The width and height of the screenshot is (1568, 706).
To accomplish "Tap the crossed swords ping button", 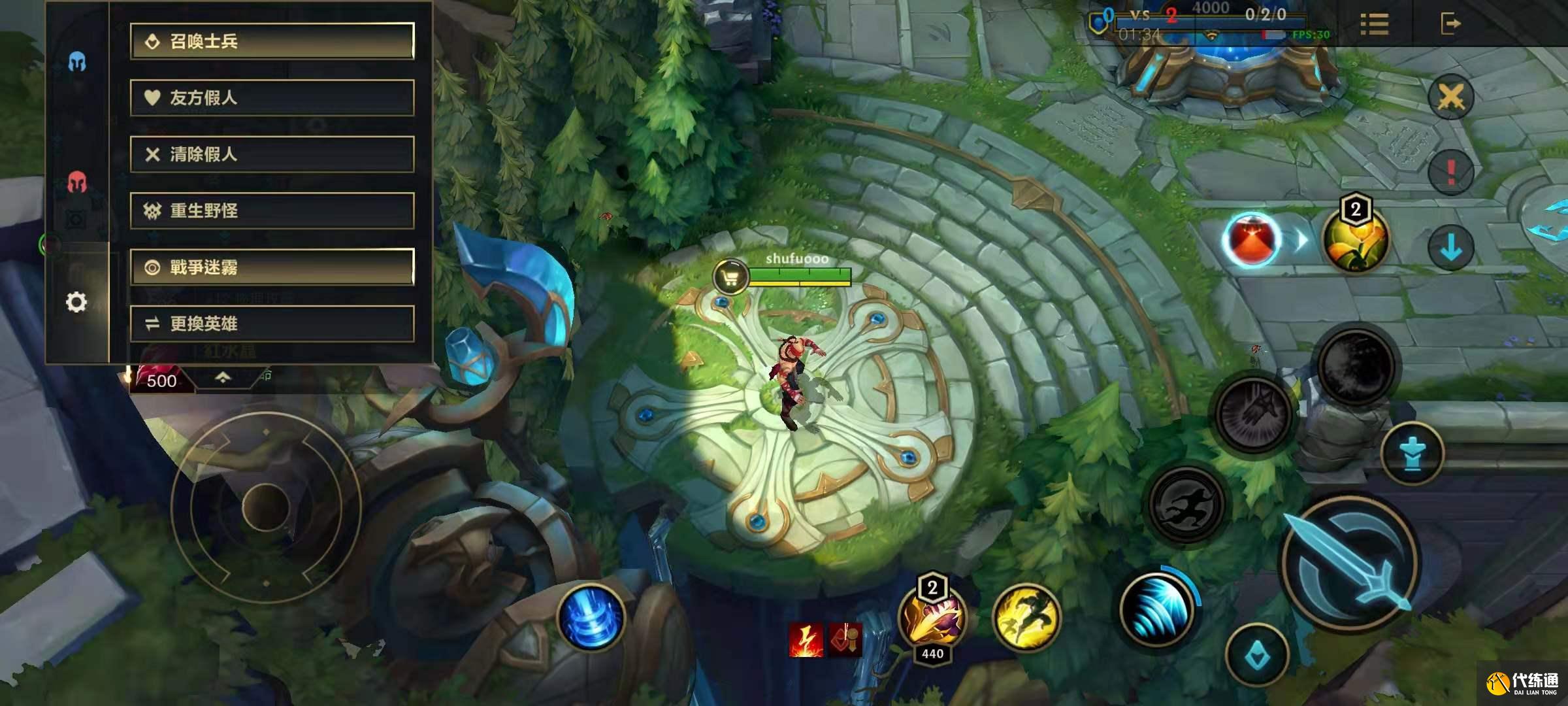I will tap(1450, 98).
